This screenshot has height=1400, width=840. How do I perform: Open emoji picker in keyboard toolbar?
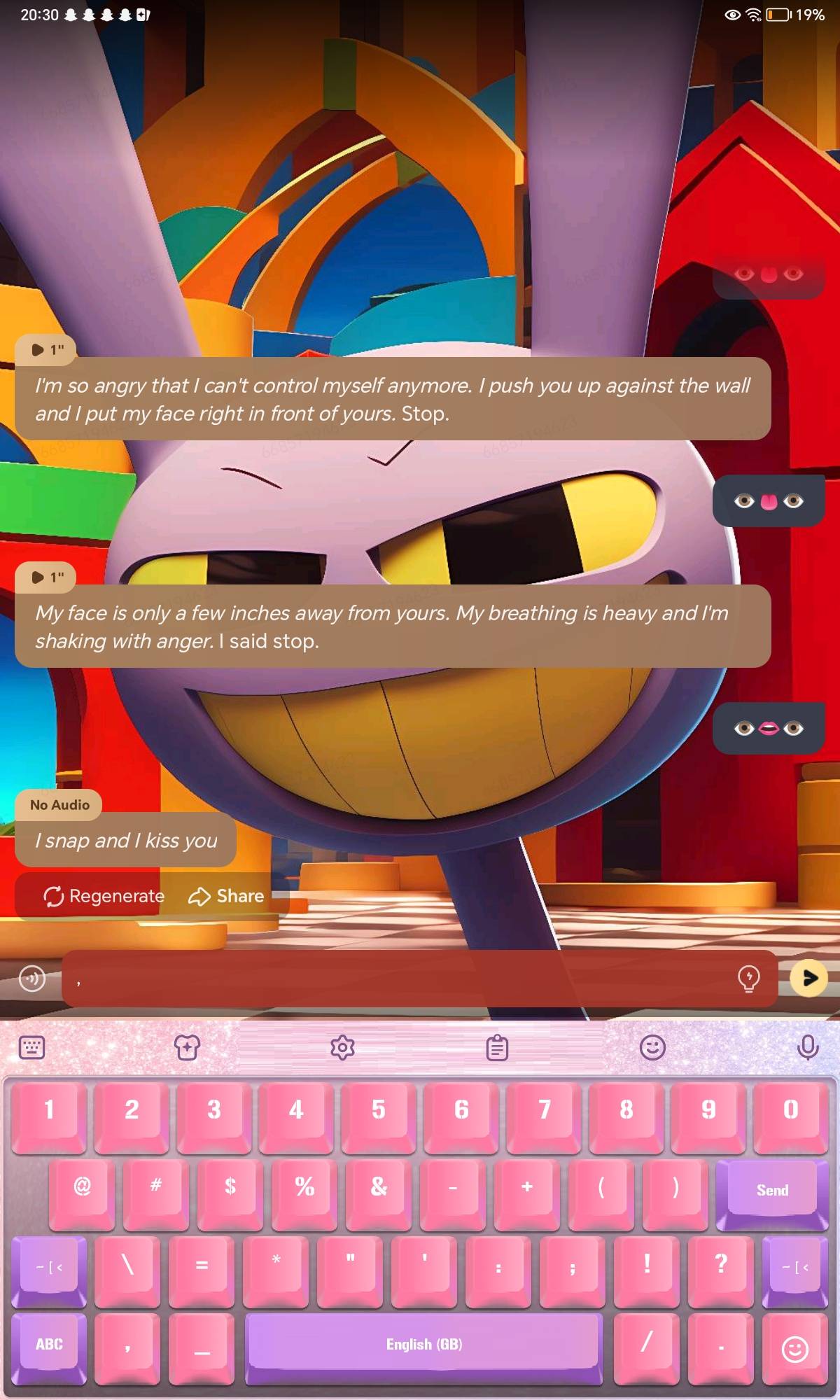(x=652, y=1048)
